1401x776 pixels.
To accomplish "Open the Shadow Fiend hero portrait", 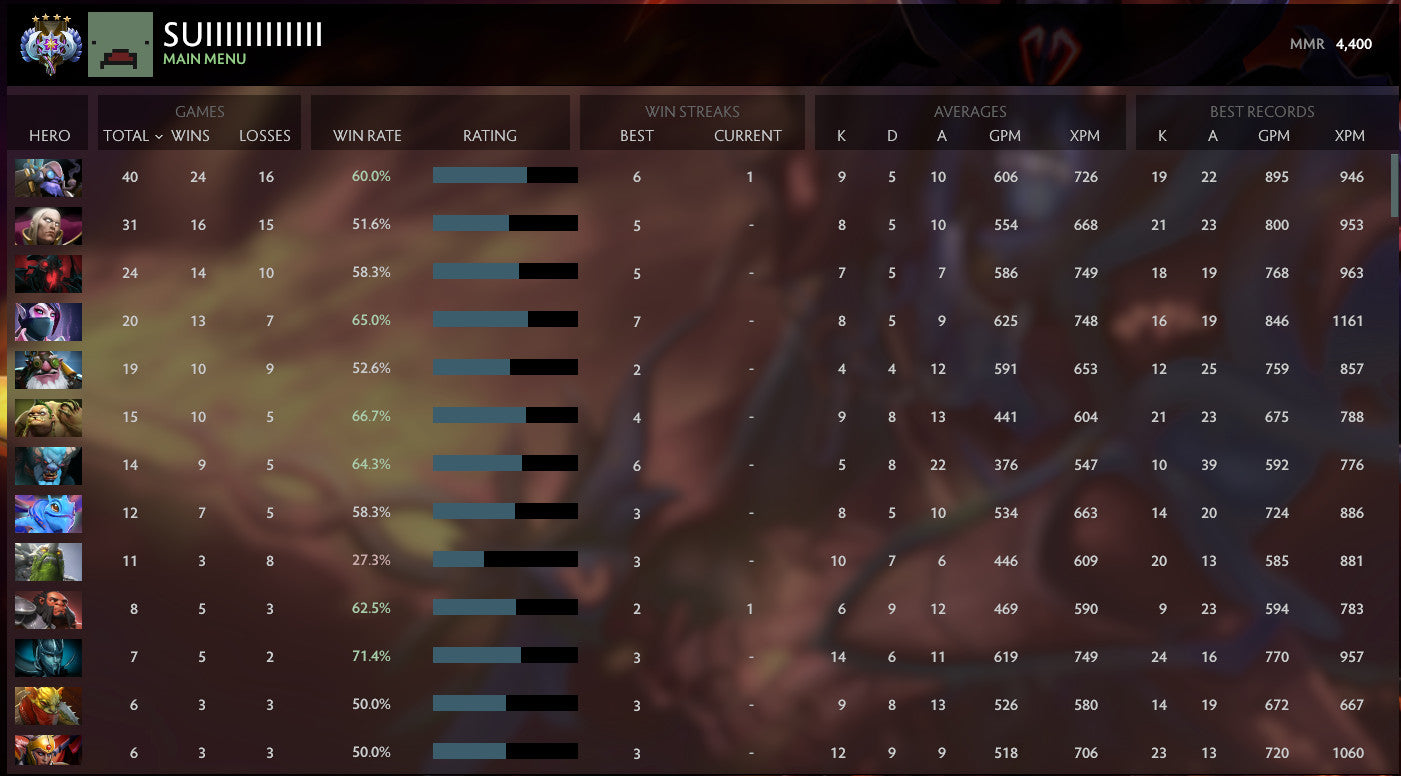I will (48, 273).
